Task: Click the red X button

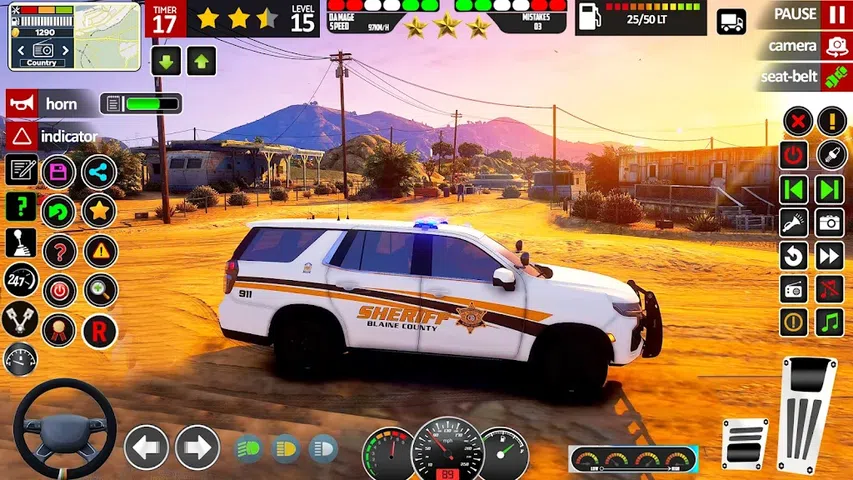Action: tap(796, 122)
